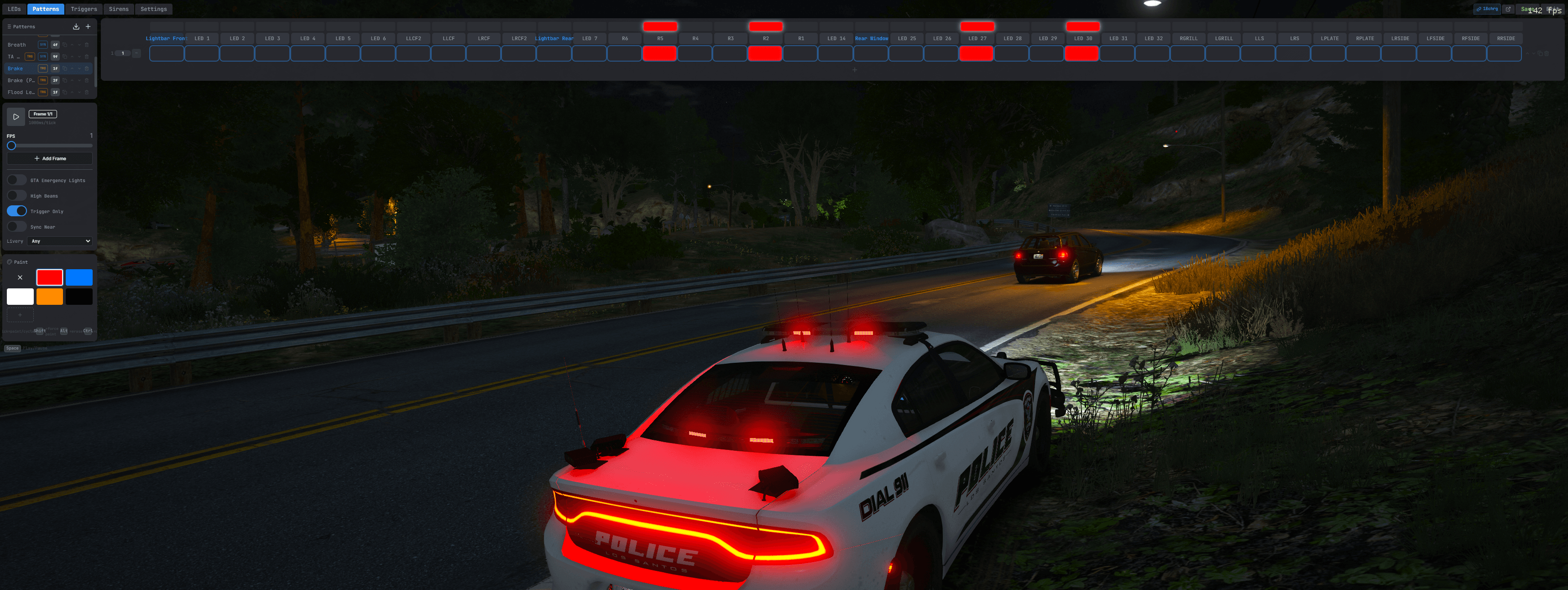The image size is (1568, 590).
Task: Go to the Sirens tab
Action: pyautogui.click(x=119, y=9)
